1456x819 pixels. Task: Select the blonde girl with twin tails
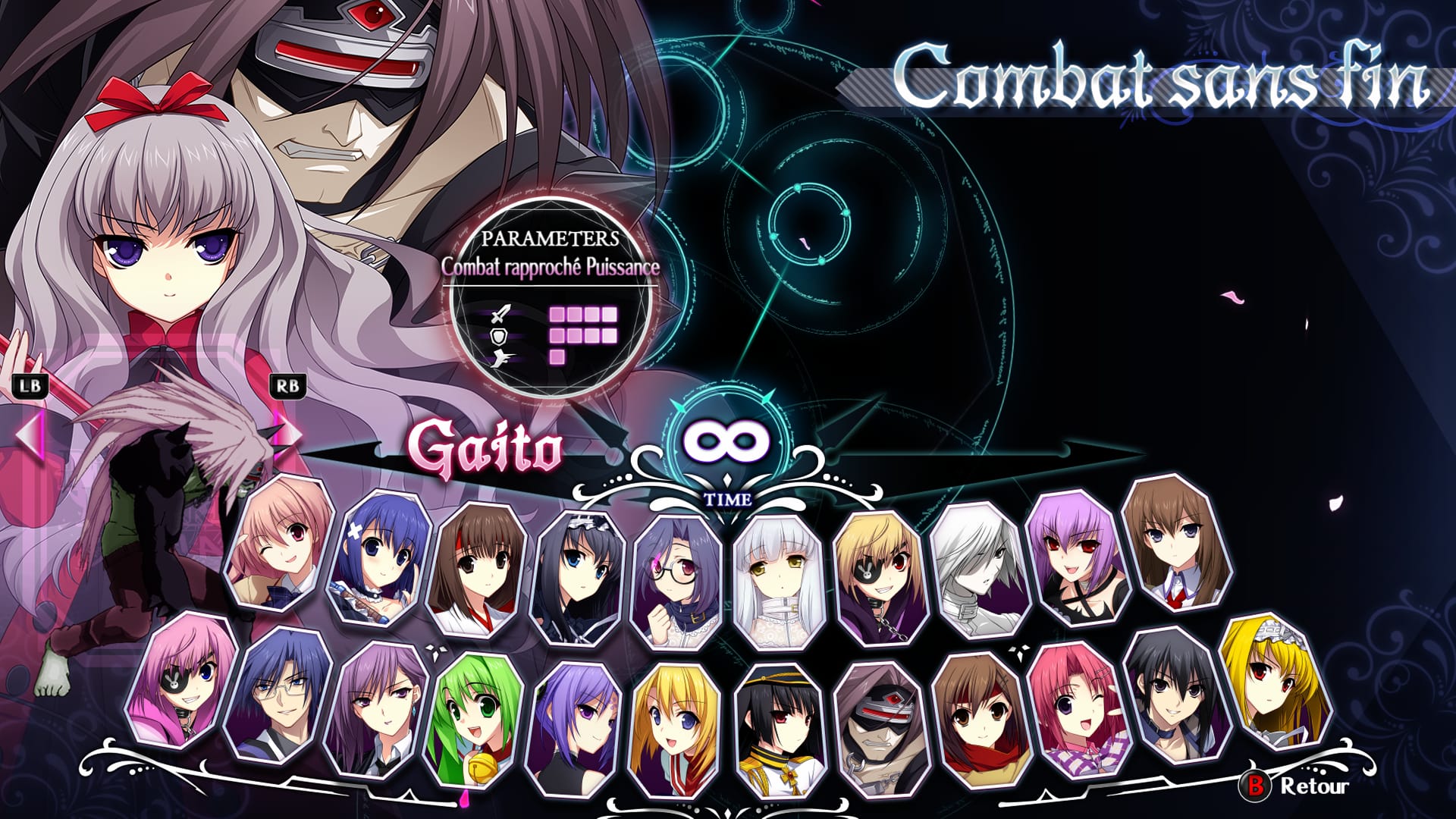[676, 730]
